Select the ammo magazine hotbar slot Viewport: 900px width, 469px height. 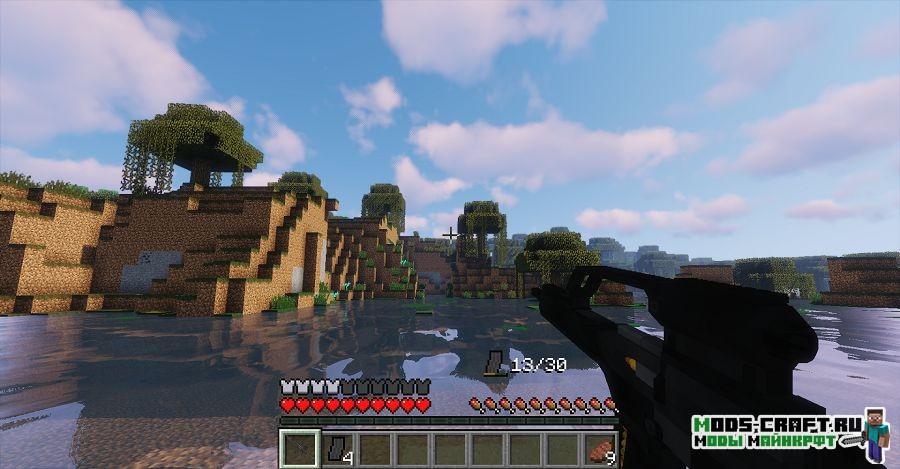(336, 449)
